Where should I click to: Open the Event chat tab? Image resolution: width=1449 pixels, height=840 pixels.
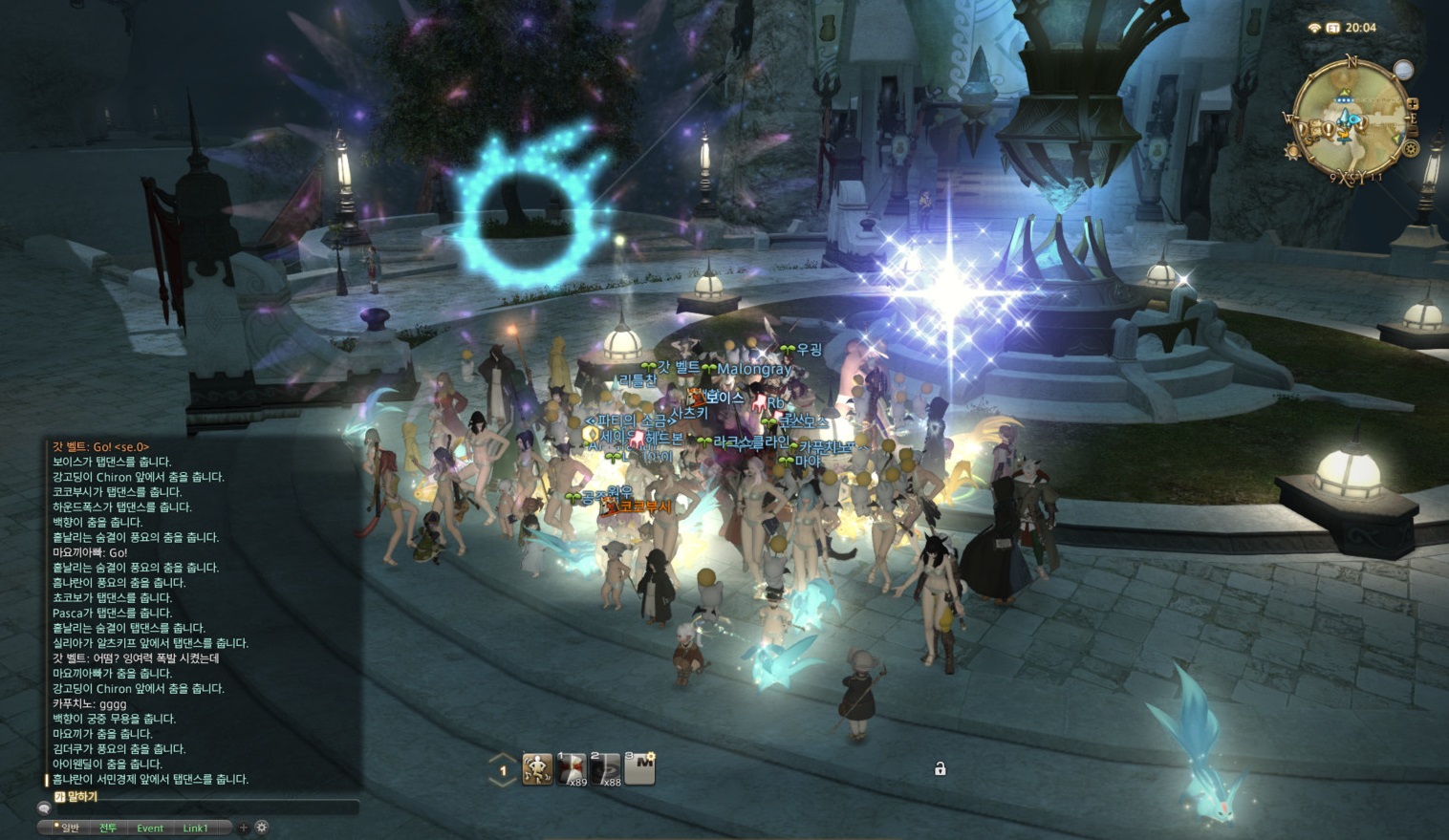click(x=150, y=828)
